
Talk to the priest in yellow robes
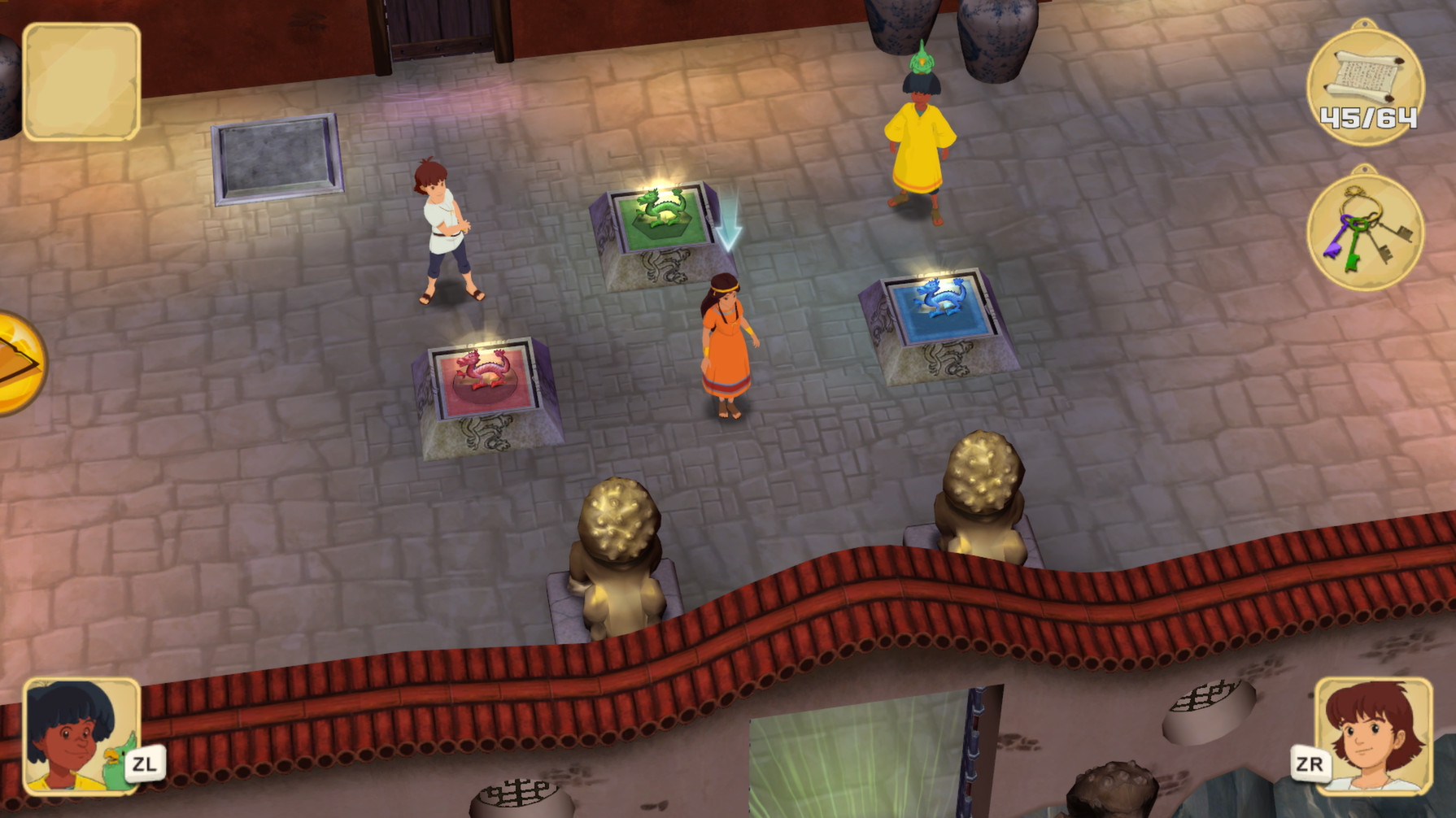click(919, 138)
